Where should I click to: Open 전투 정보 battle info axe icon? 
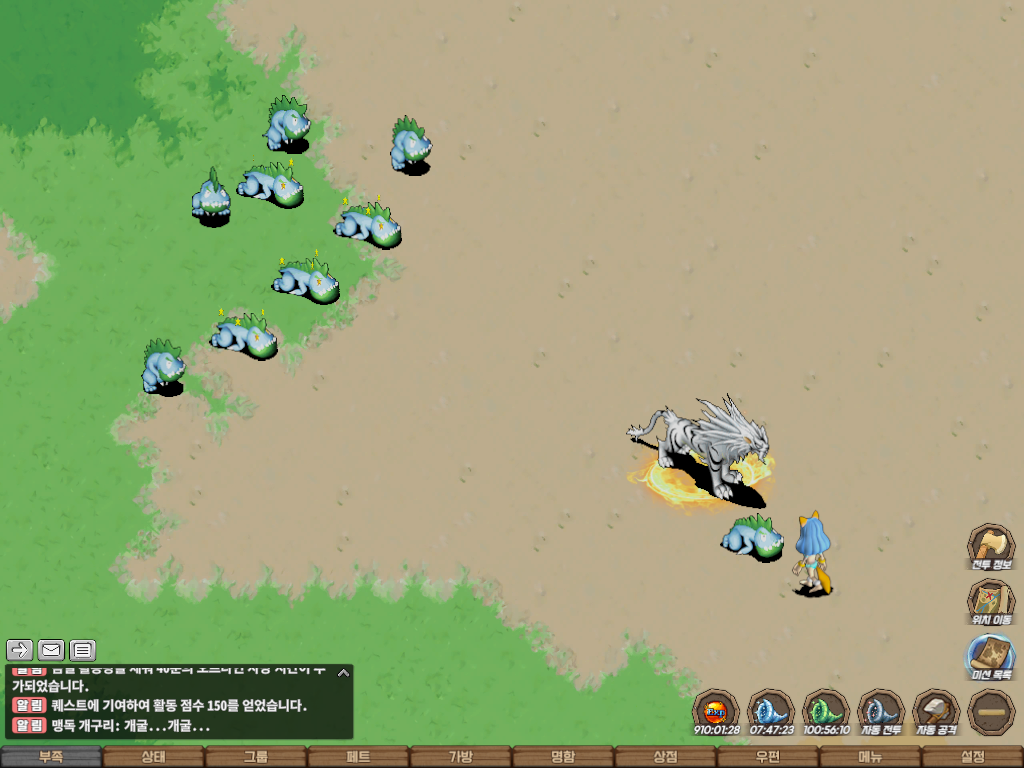click(990, 547)
